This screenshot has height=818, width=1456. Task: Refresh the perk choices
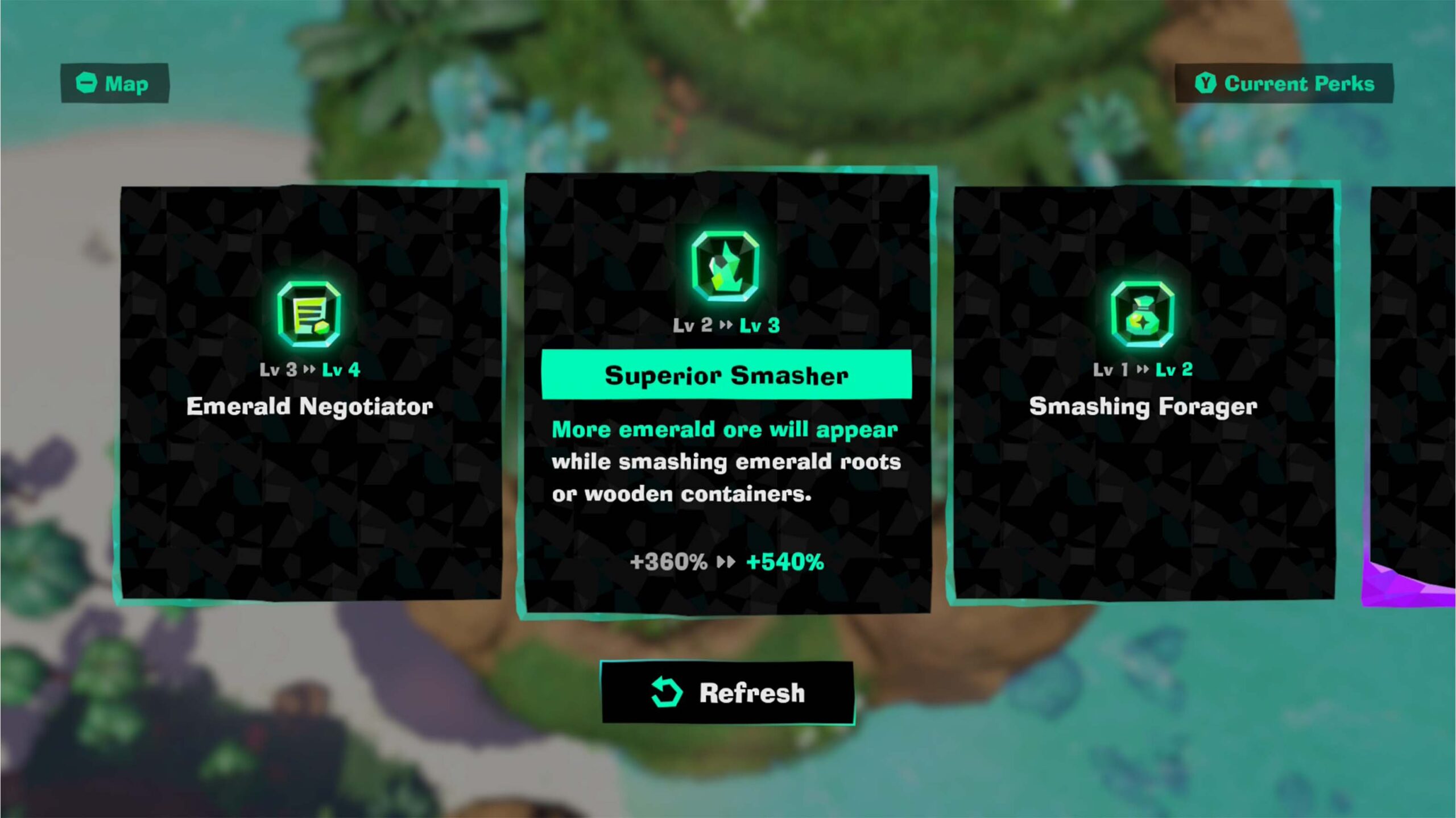(727, 692)
